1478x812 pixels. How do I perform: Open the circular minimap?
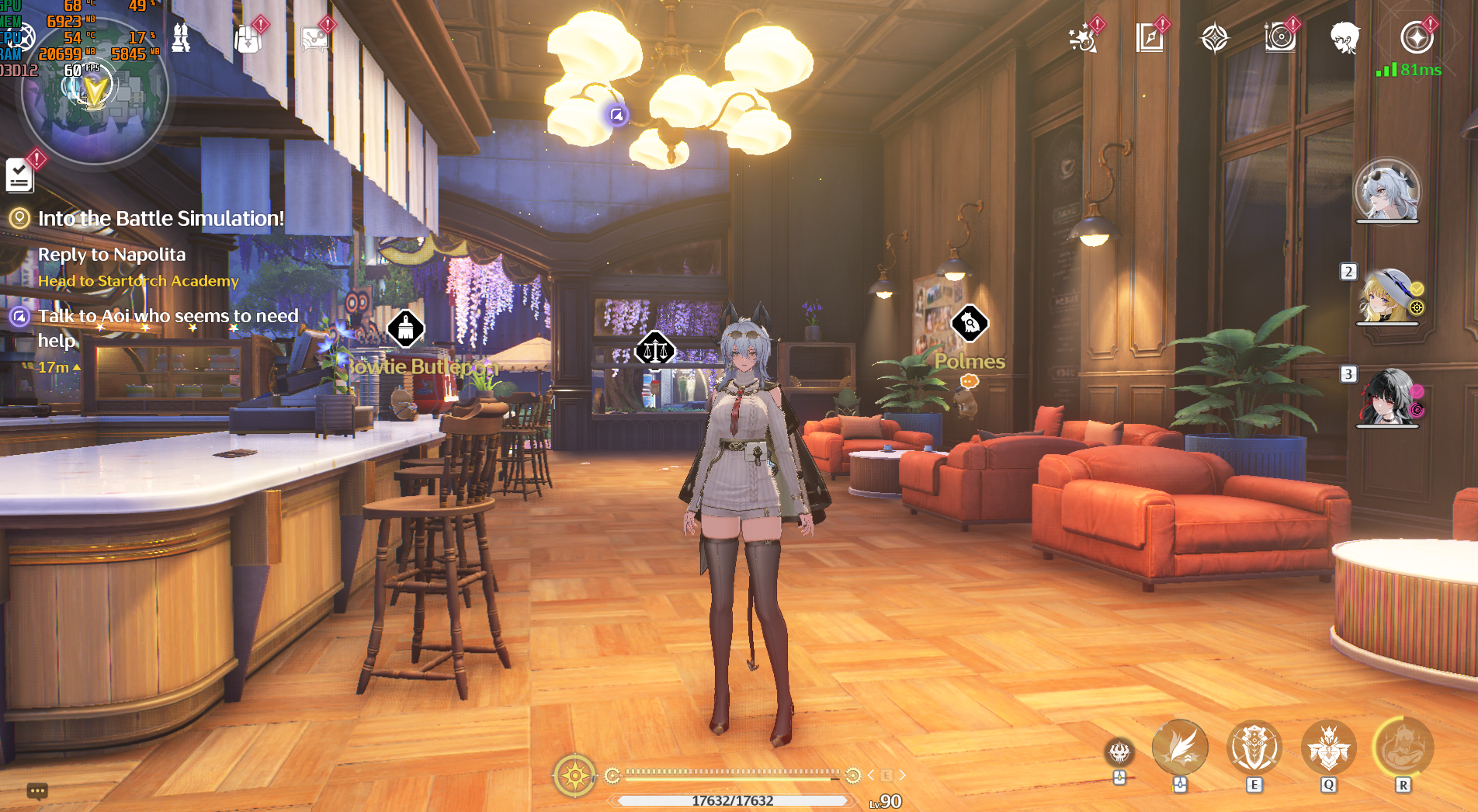click(95, 93)
